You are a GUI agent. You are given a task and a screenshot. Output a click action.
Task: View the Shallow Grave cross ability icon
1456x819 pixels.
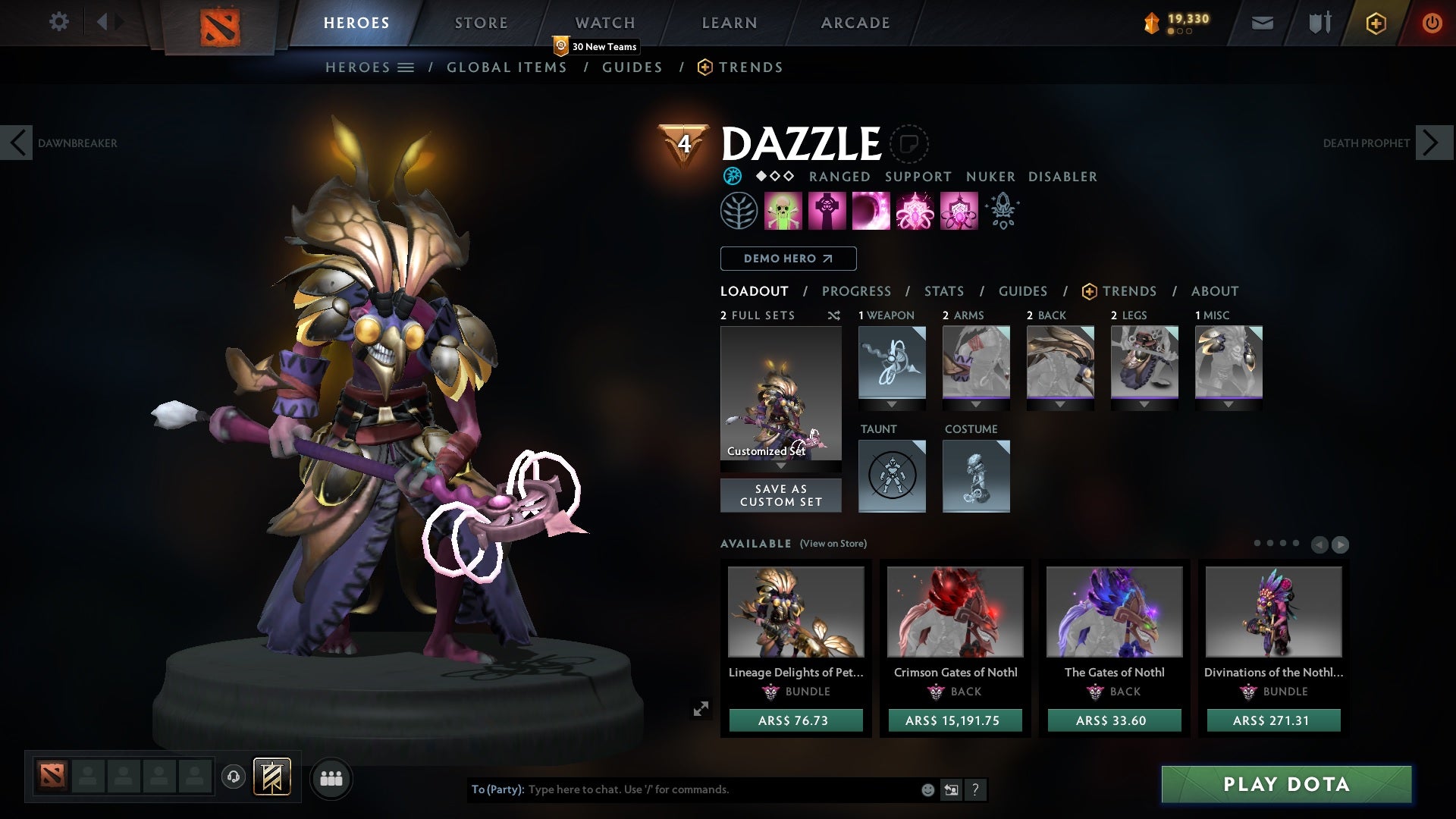[828, 210]
